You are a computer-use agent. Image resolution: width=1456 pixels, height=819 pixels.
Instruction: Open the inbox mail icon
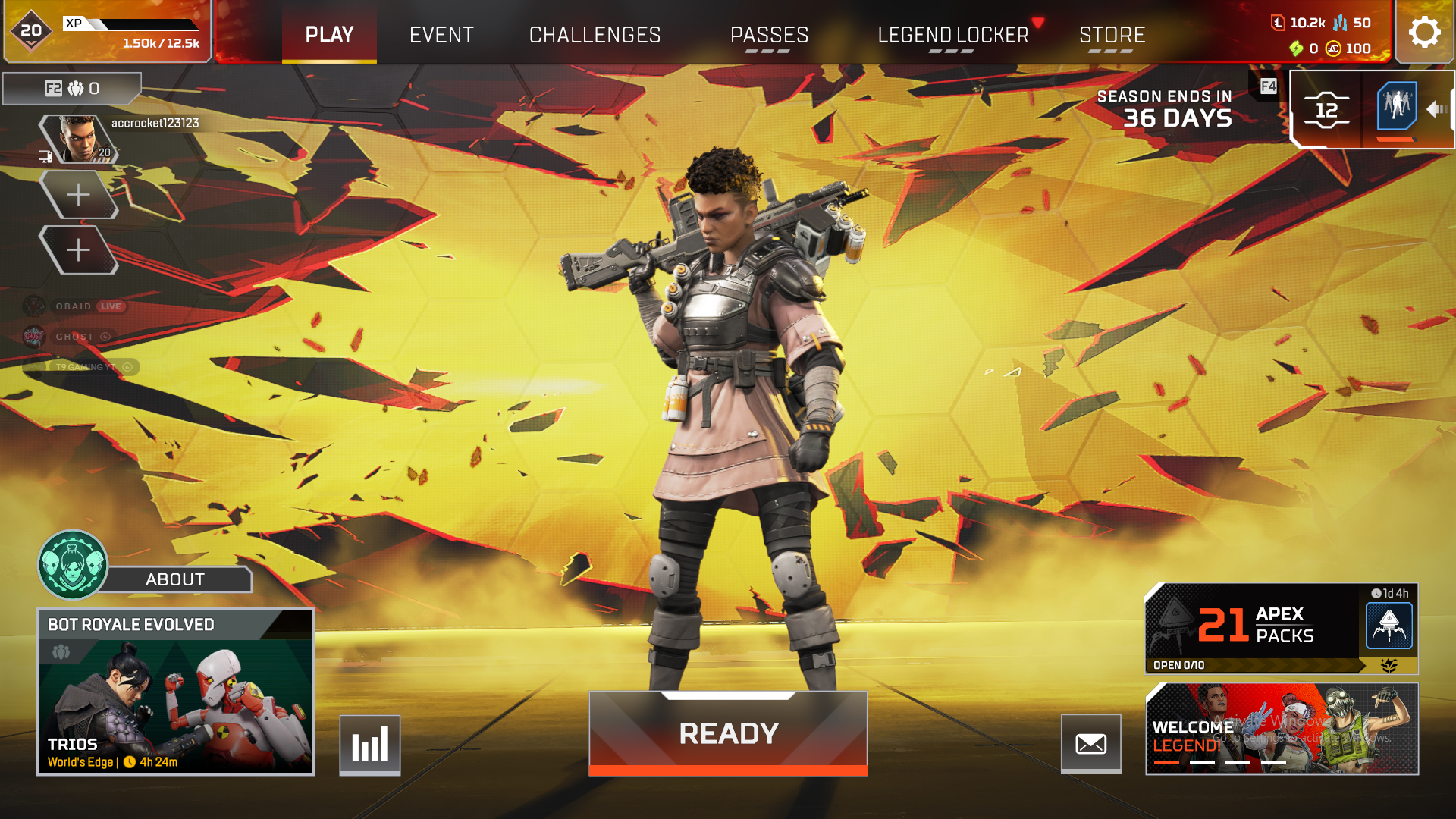1091,744
